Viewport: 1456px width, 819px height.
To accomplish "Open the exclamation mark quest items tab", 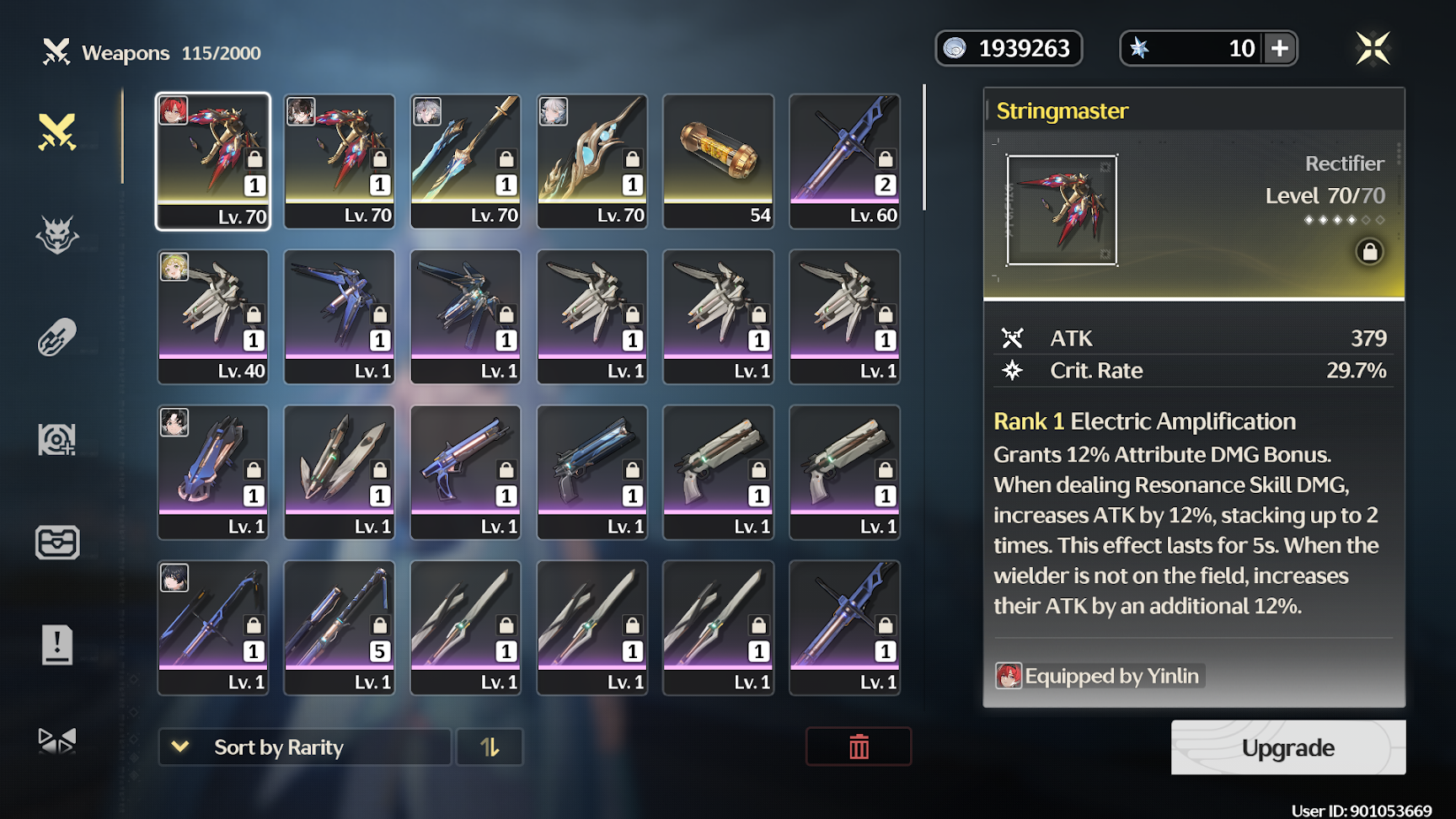I will pos(57,645).
